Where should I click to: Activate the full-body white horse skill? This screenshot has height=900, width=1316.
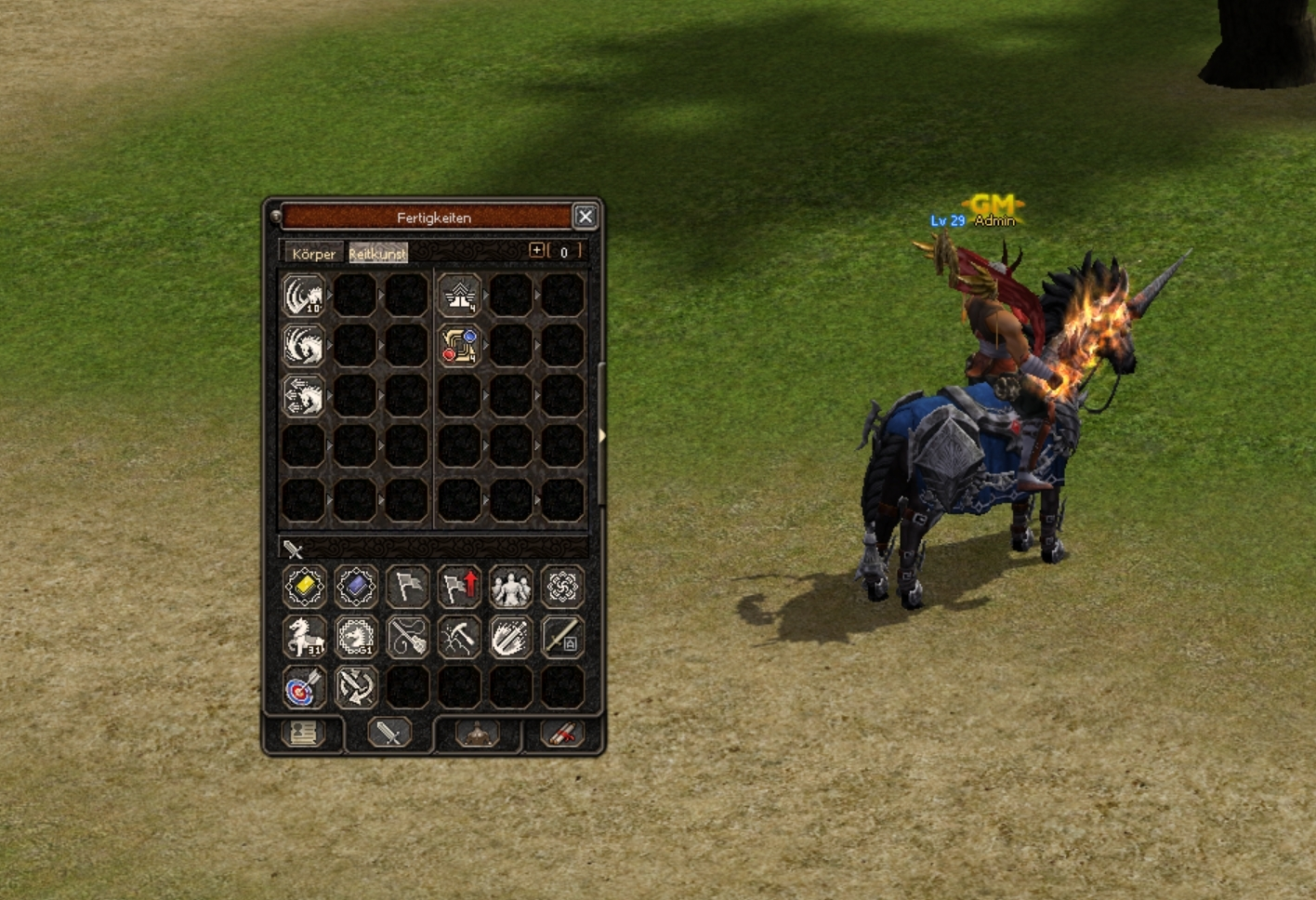(x=304, y=637)
